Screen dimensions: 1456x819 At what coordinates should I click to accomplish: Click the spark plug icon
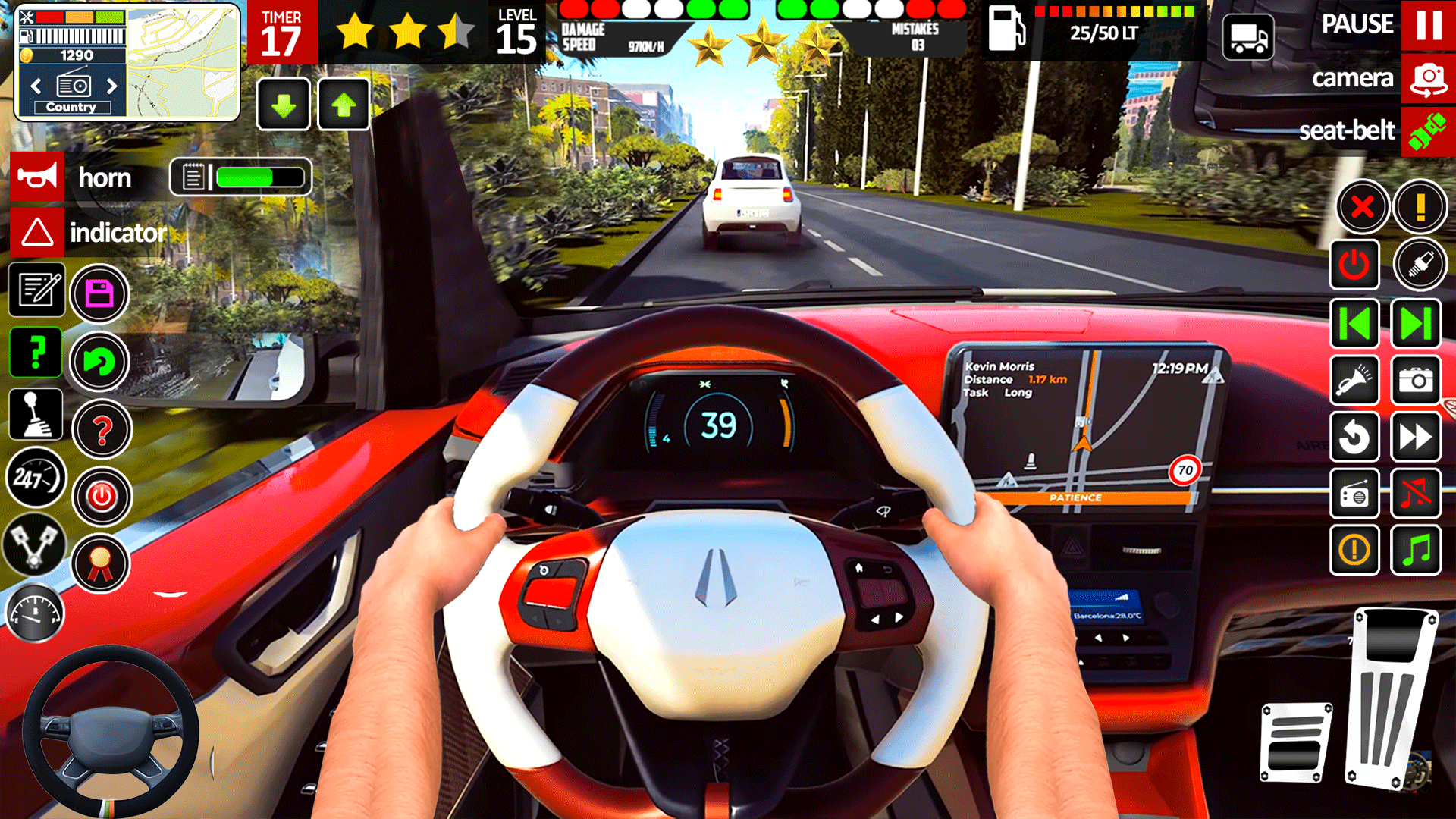click(x=1420, y=265)
